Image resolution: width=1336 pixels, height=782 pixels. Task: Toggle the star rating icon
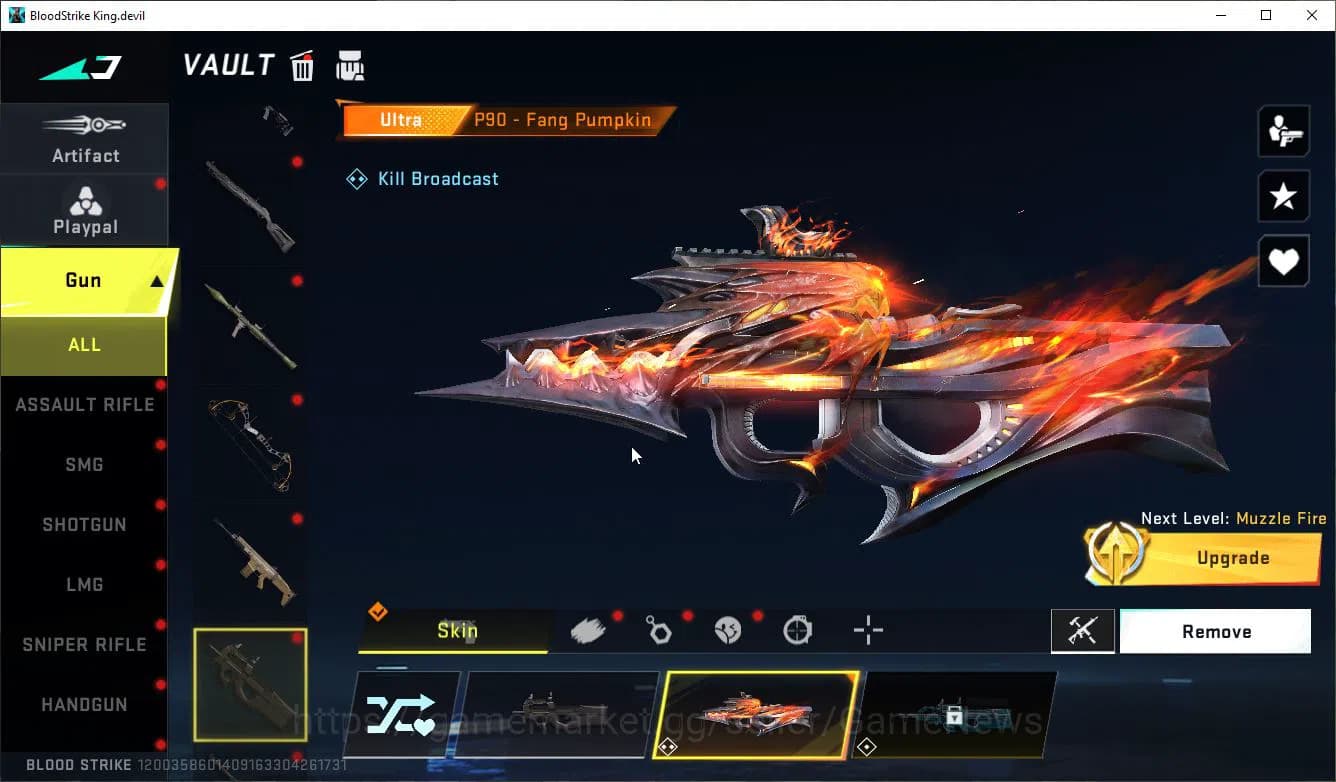coord(1283,196)
